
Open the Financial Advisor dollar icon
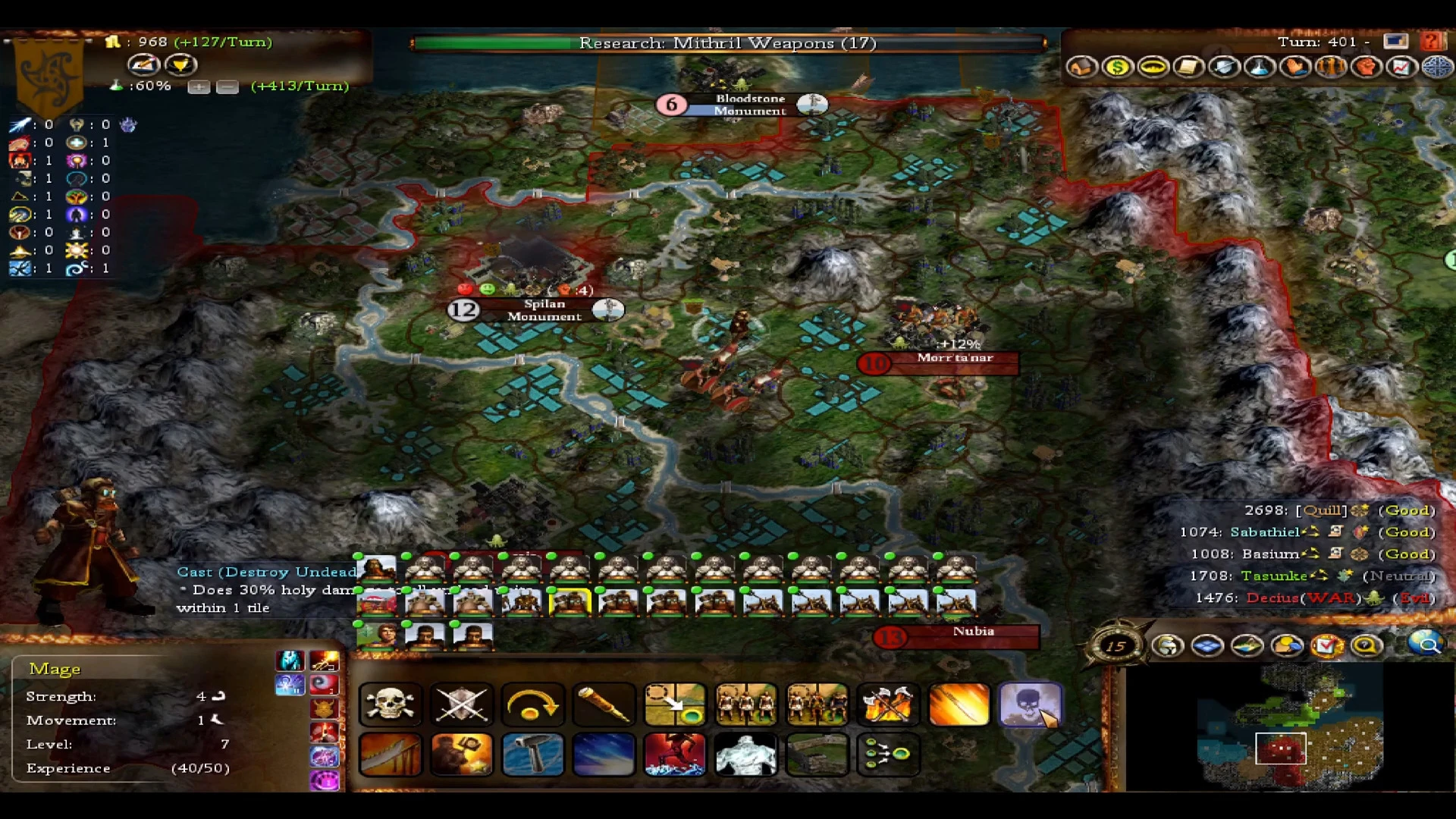coord(1116,67)
